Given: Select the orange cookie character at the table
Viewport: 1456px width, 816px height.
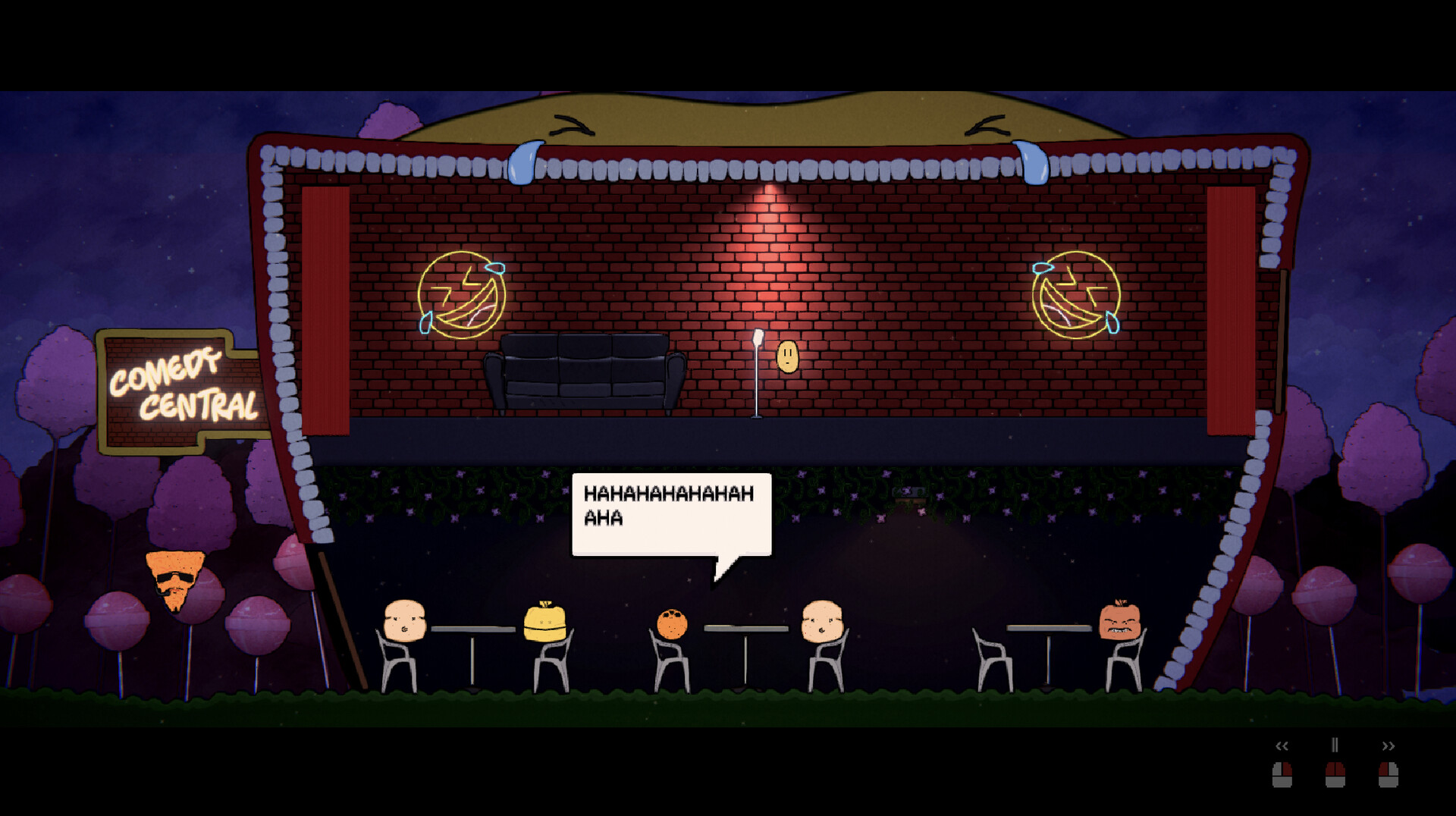Looking at the screenshot, I should (672, 622).
